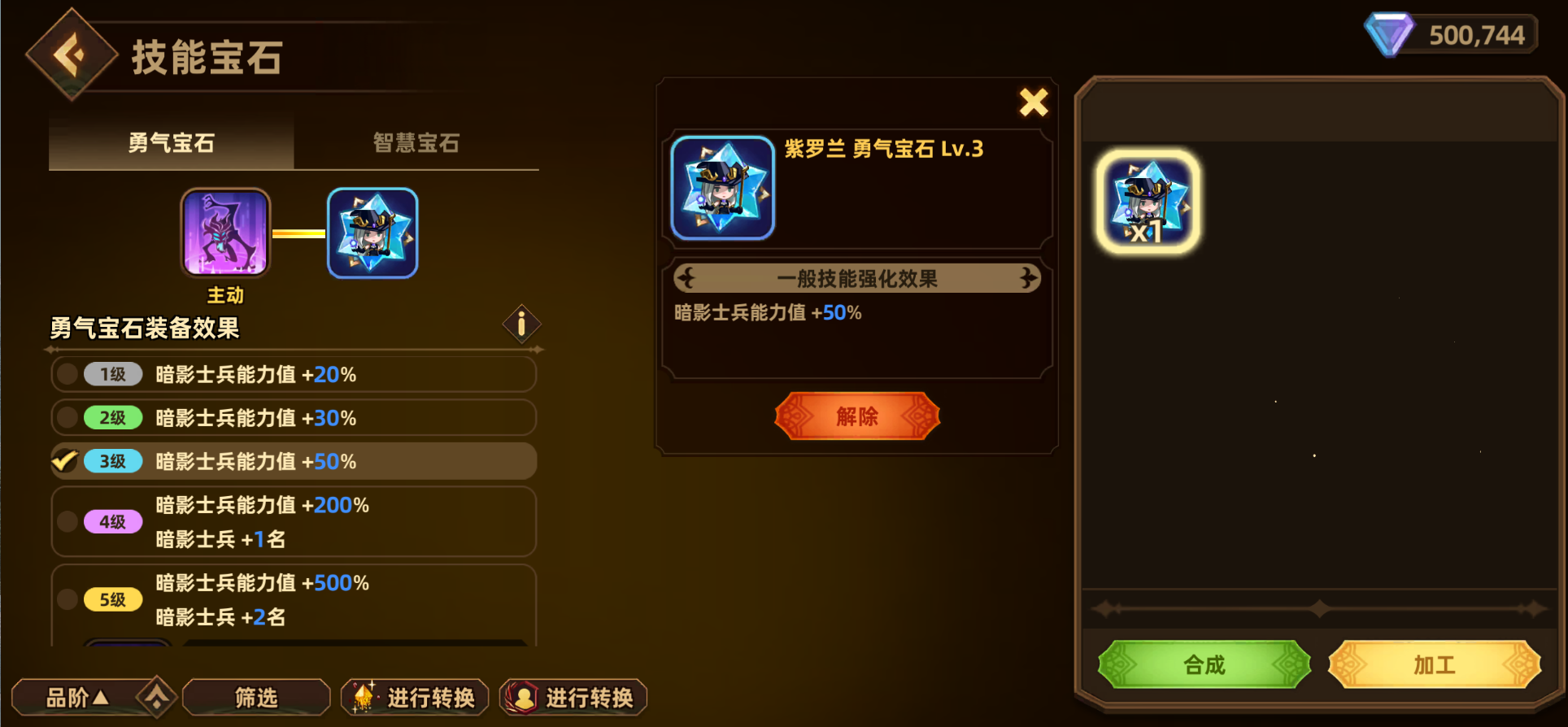Click the right arrow on 一般技能强化效果 header

[1027, 277]
